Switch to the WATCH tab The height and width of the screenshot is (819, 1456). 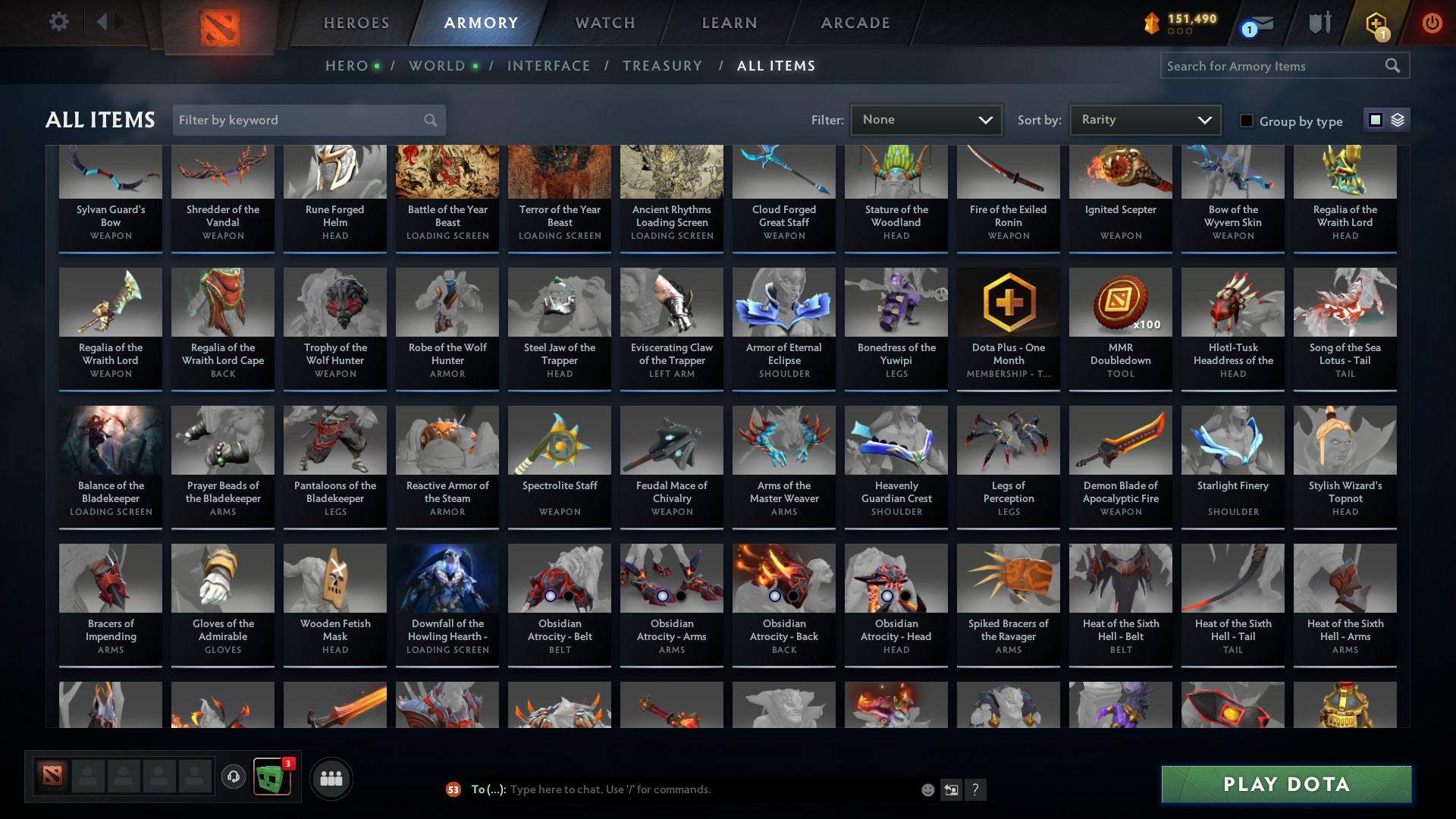tap(604, 23)
